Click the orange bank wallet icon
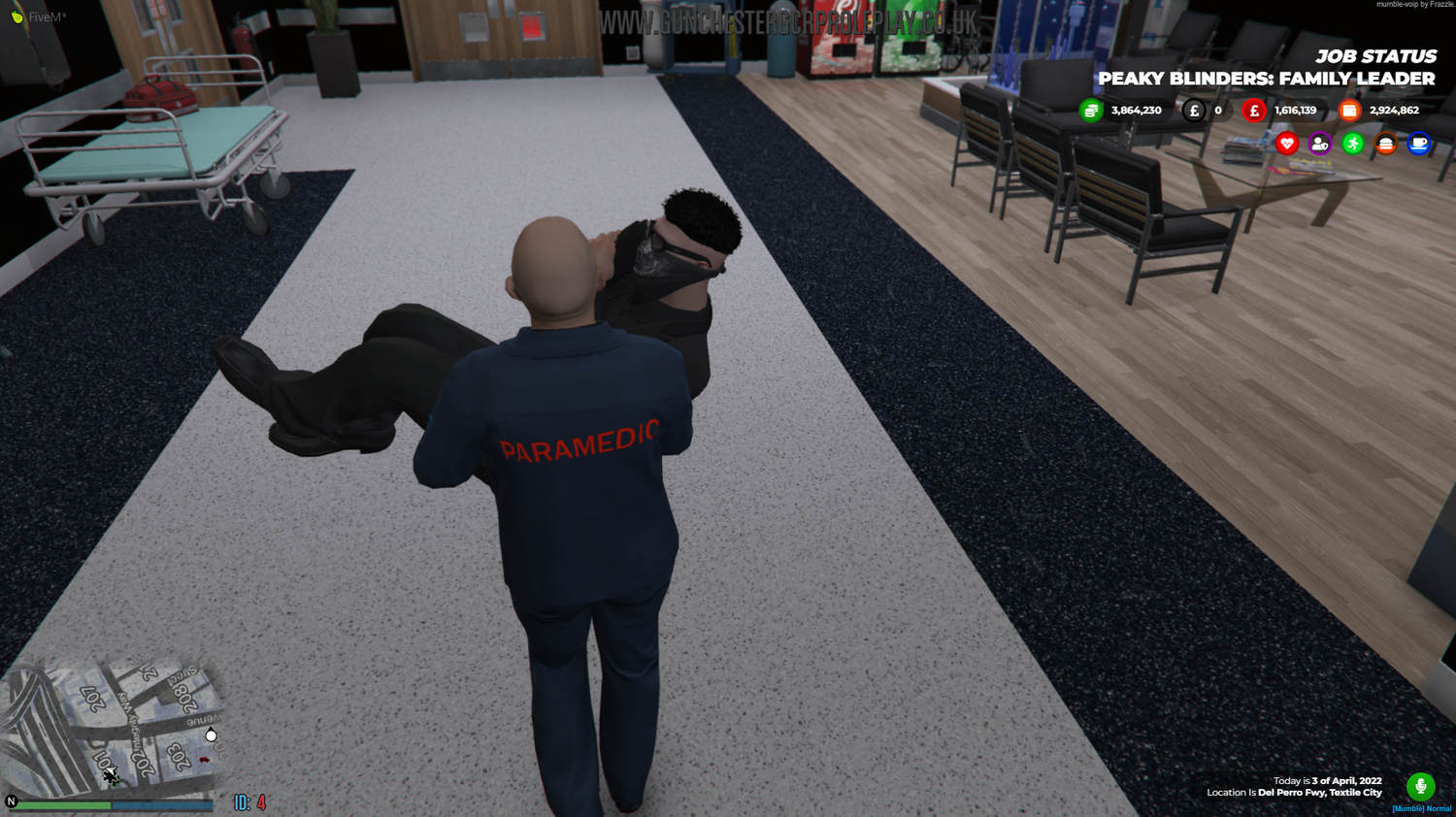 tap(1349, 110)
